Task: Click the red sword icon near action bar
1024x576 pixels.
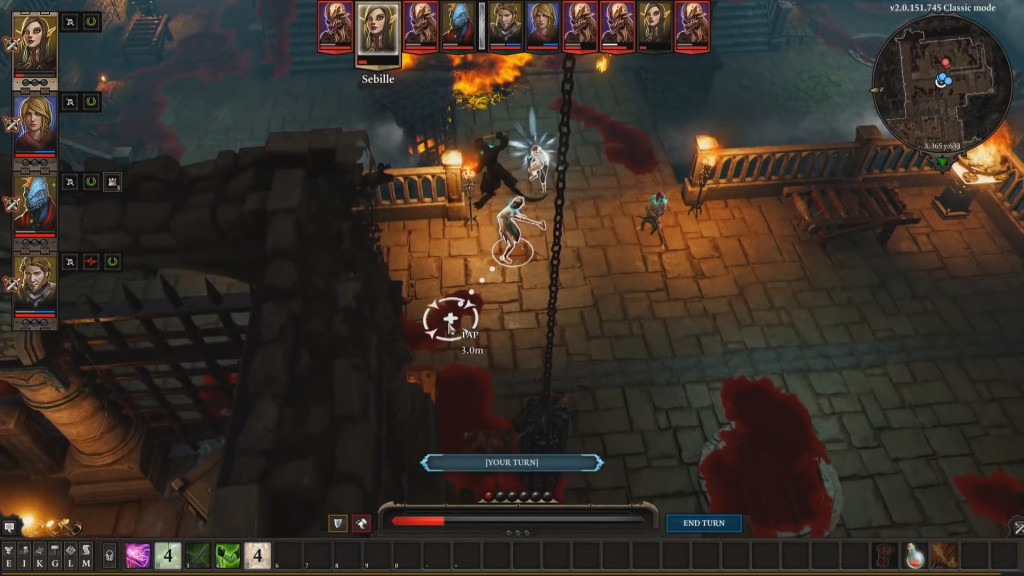Action: (361, 523)
